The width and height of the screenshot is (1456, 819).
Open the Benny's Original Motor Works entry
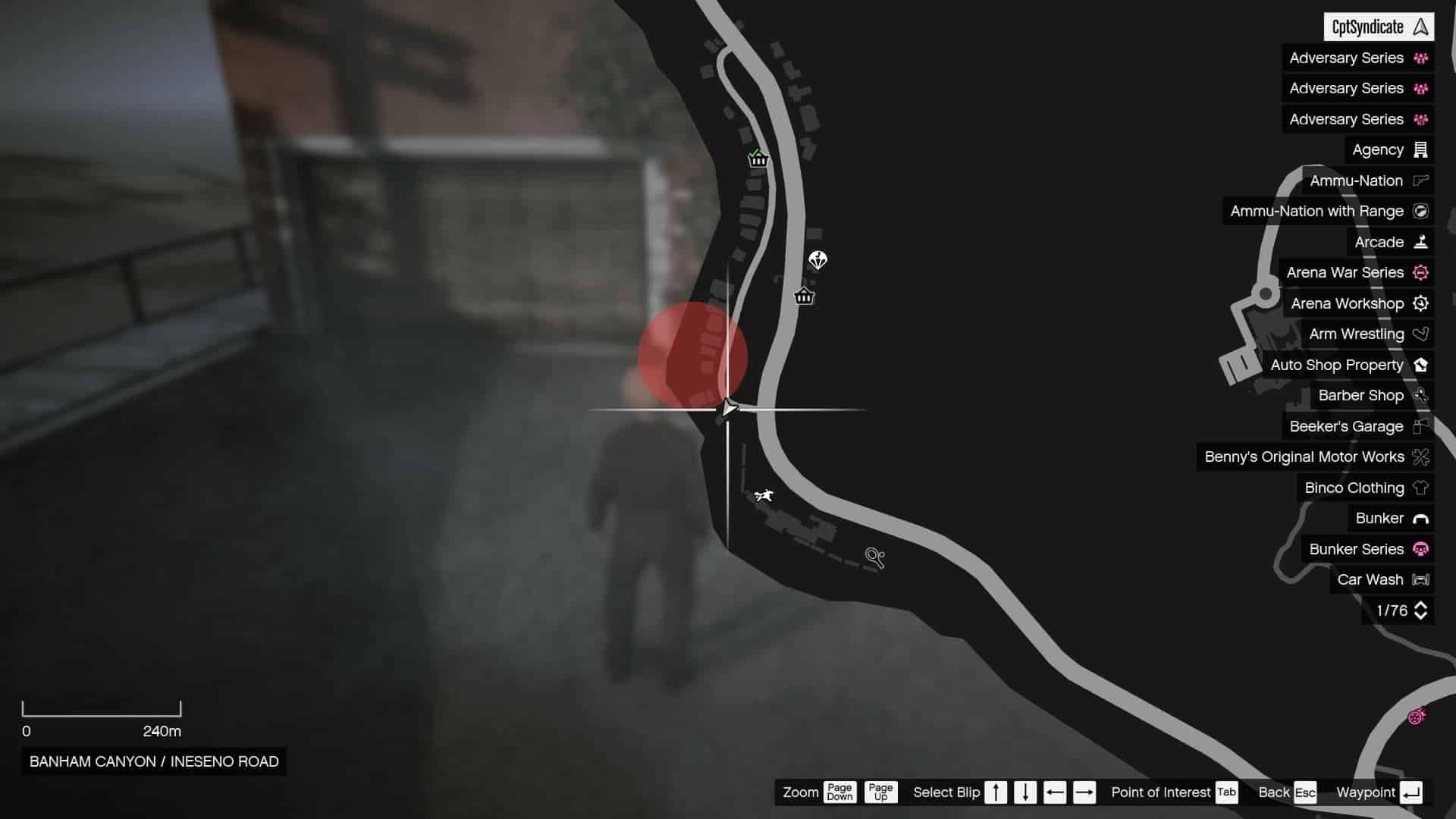tap(1304, 457)
